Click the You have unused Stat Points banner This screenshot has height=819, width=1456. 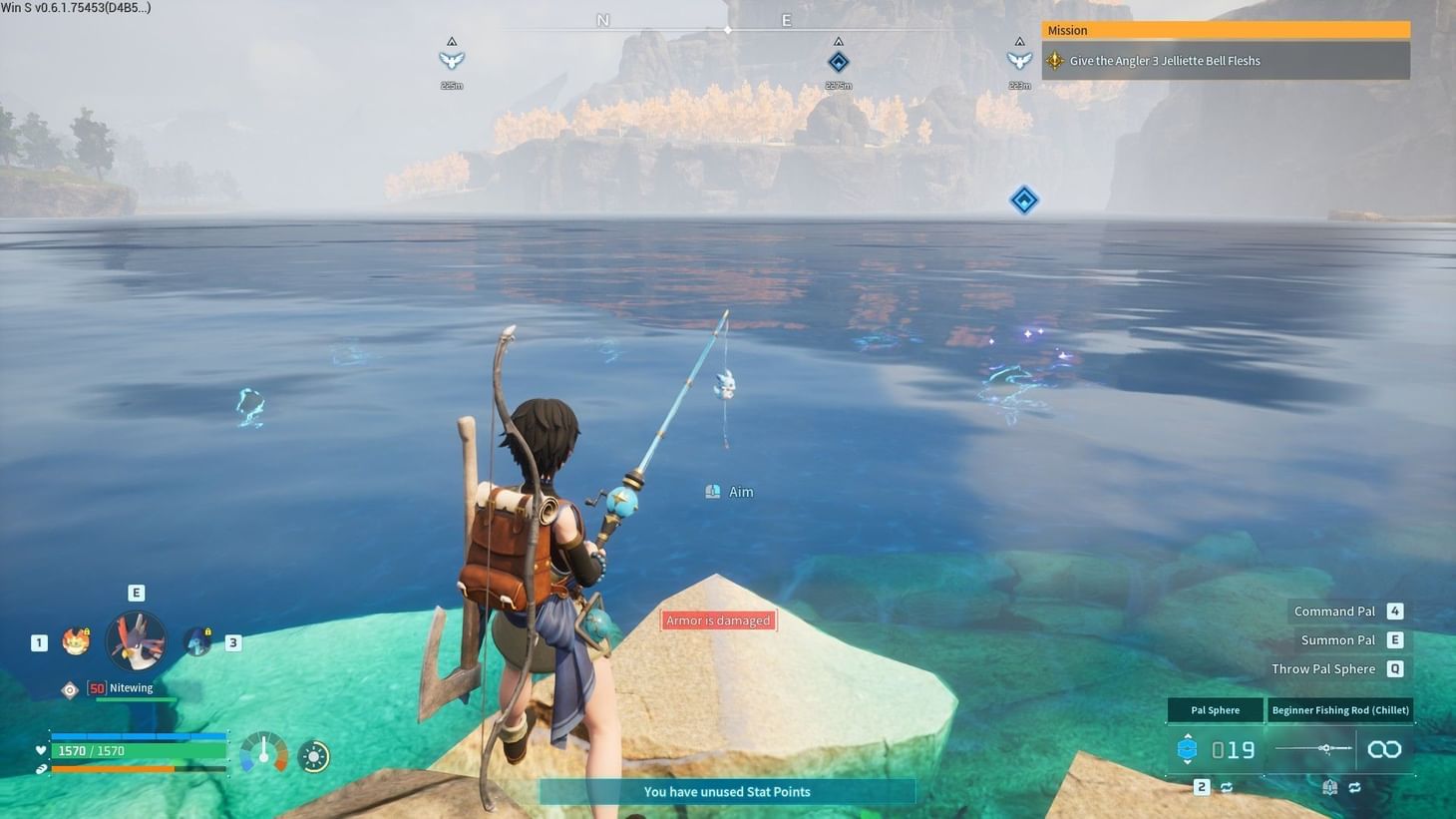pos(727,791)
